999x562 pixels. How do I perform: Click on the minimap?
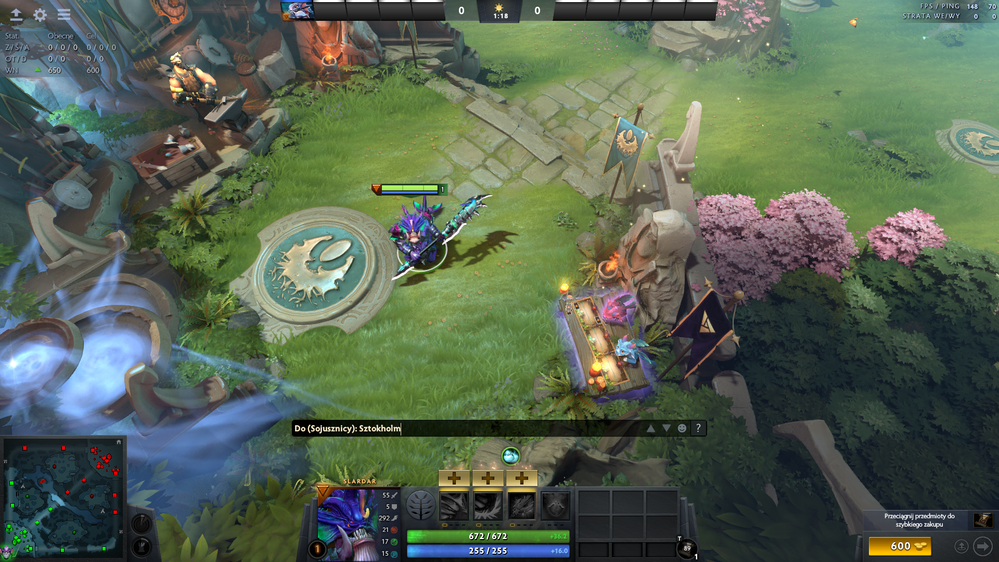[63, 498]
